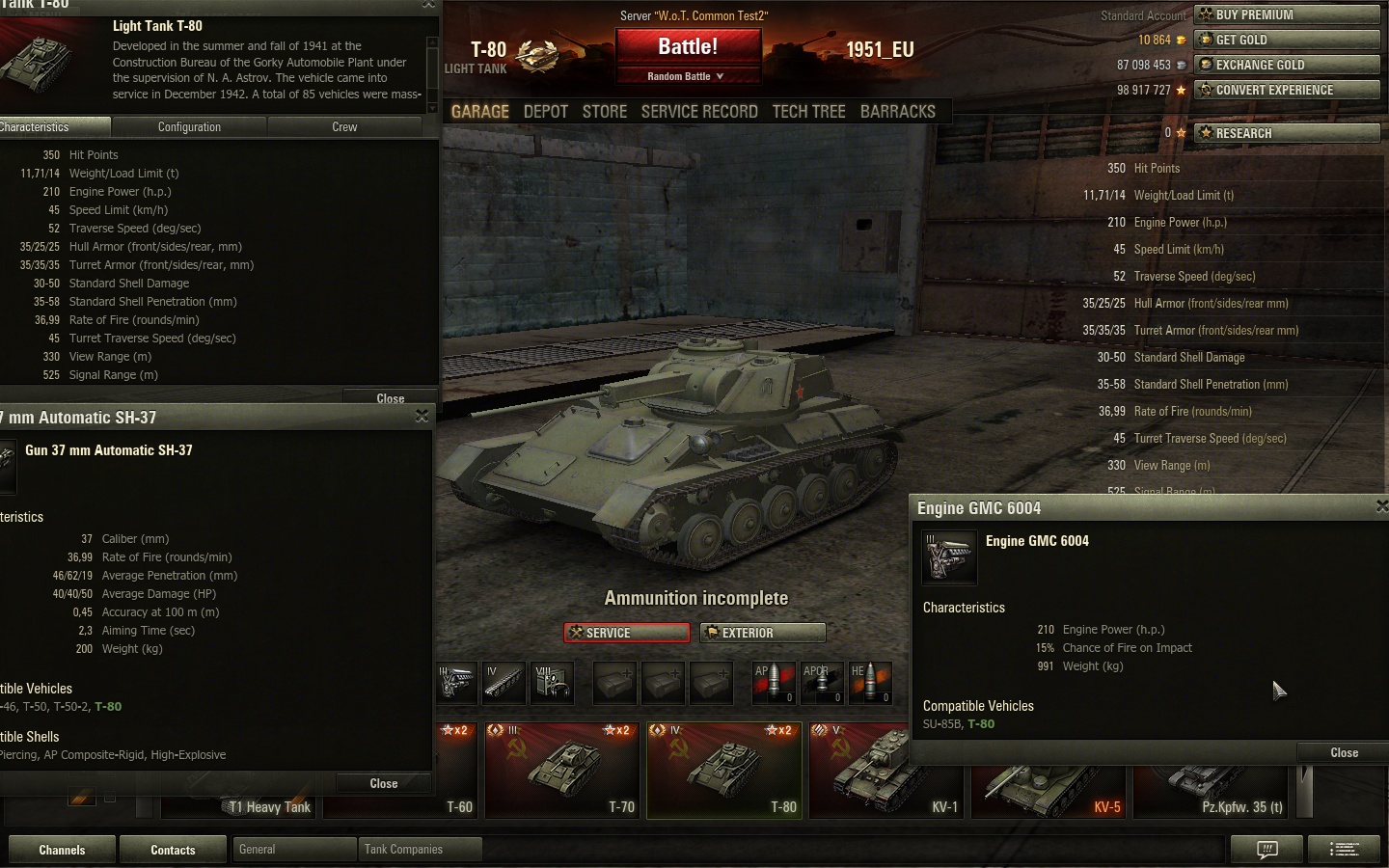Choose Exchange Gold

click(x=1287, y=65)
